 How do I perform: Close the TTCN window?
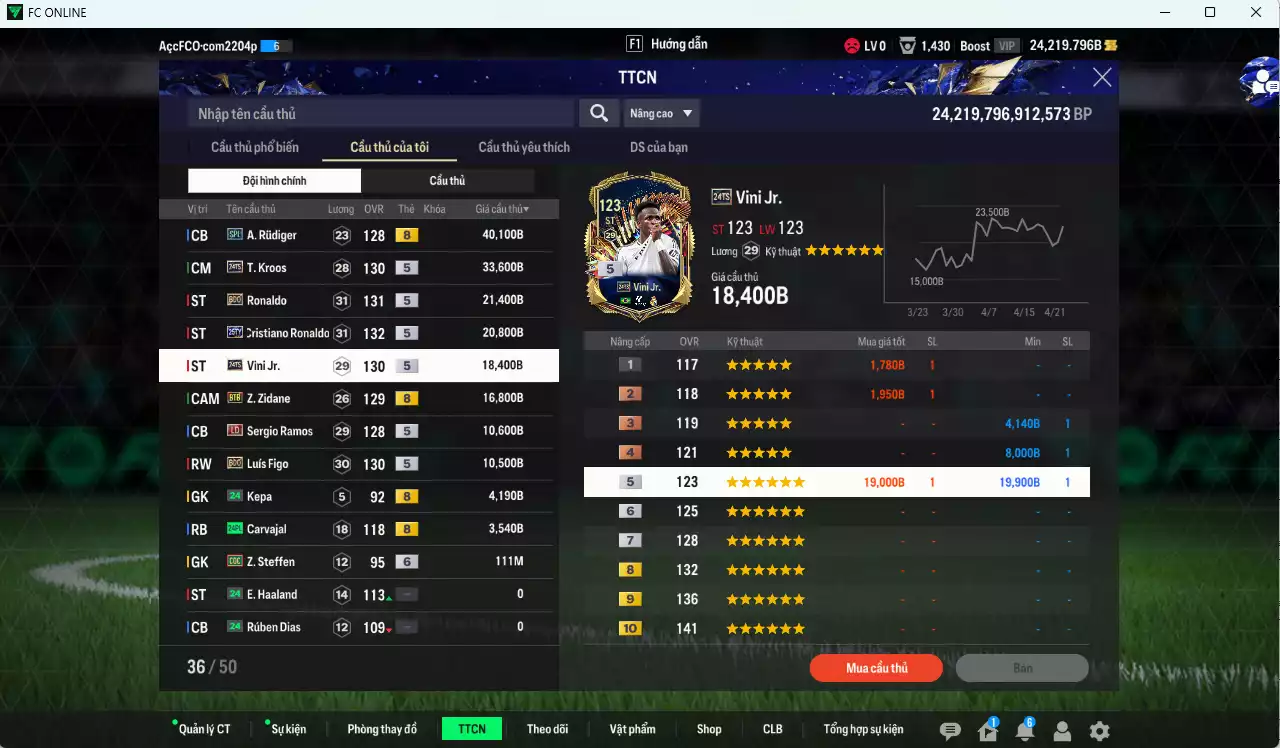pyautogui.click(x=1102, y=78)
